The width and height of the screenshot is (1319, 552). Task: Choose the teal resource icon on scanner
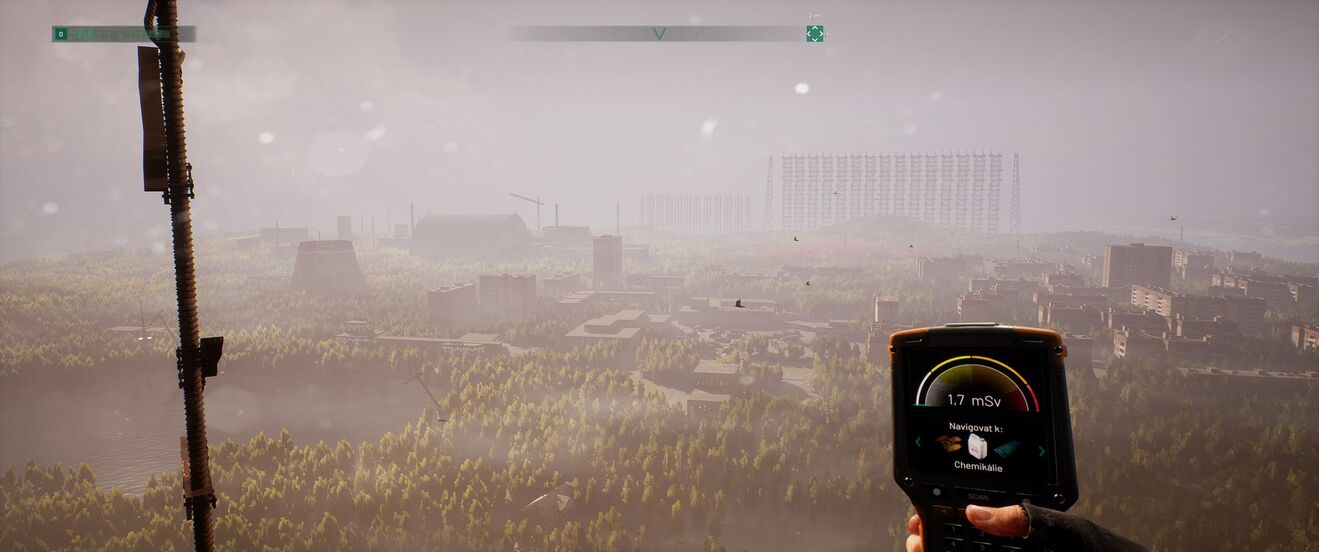click(1007, 449)
